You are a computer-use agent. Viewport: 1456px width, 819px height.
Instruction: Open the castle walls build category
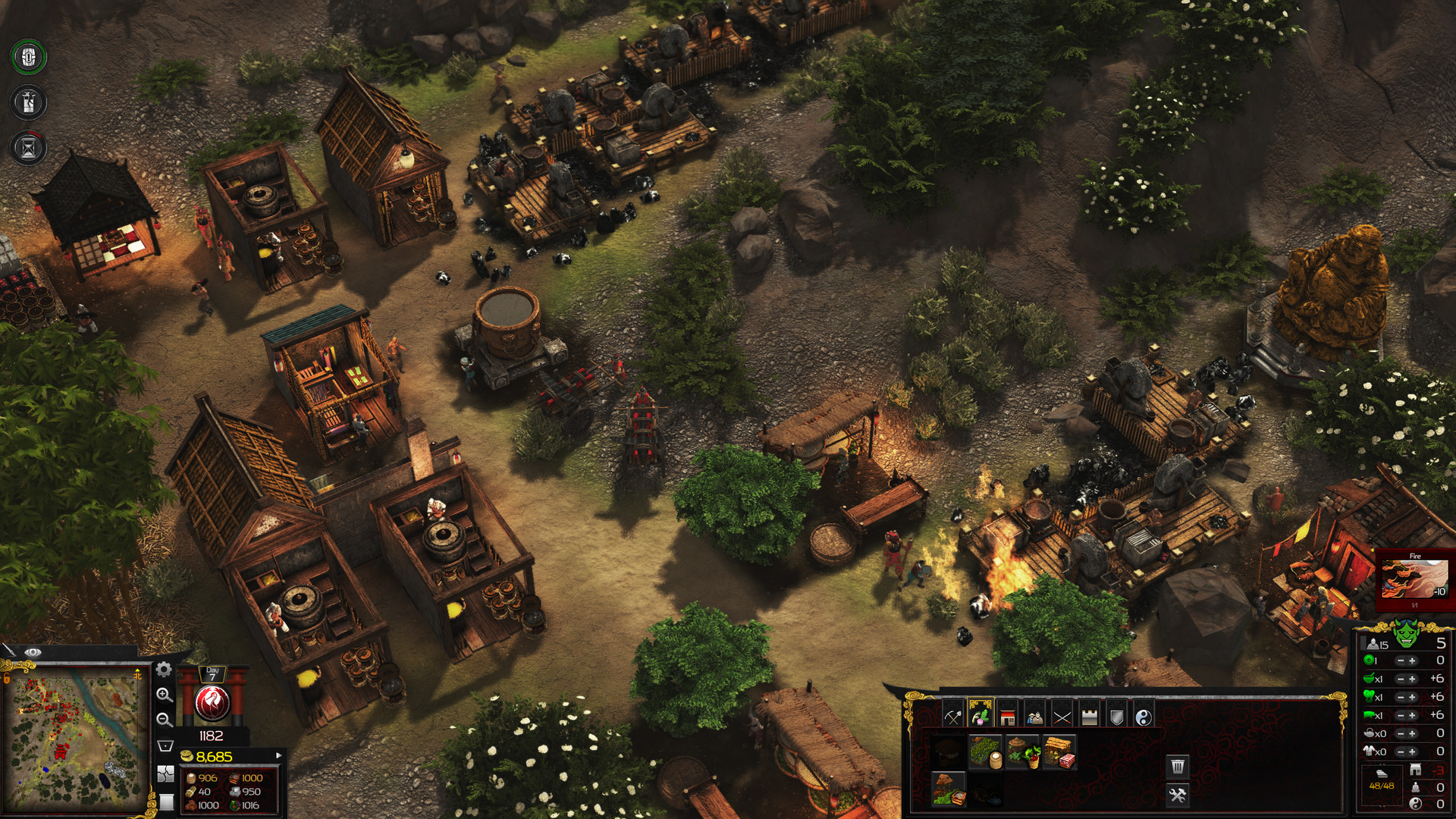pyautogui.click(x=1088, y=717)
